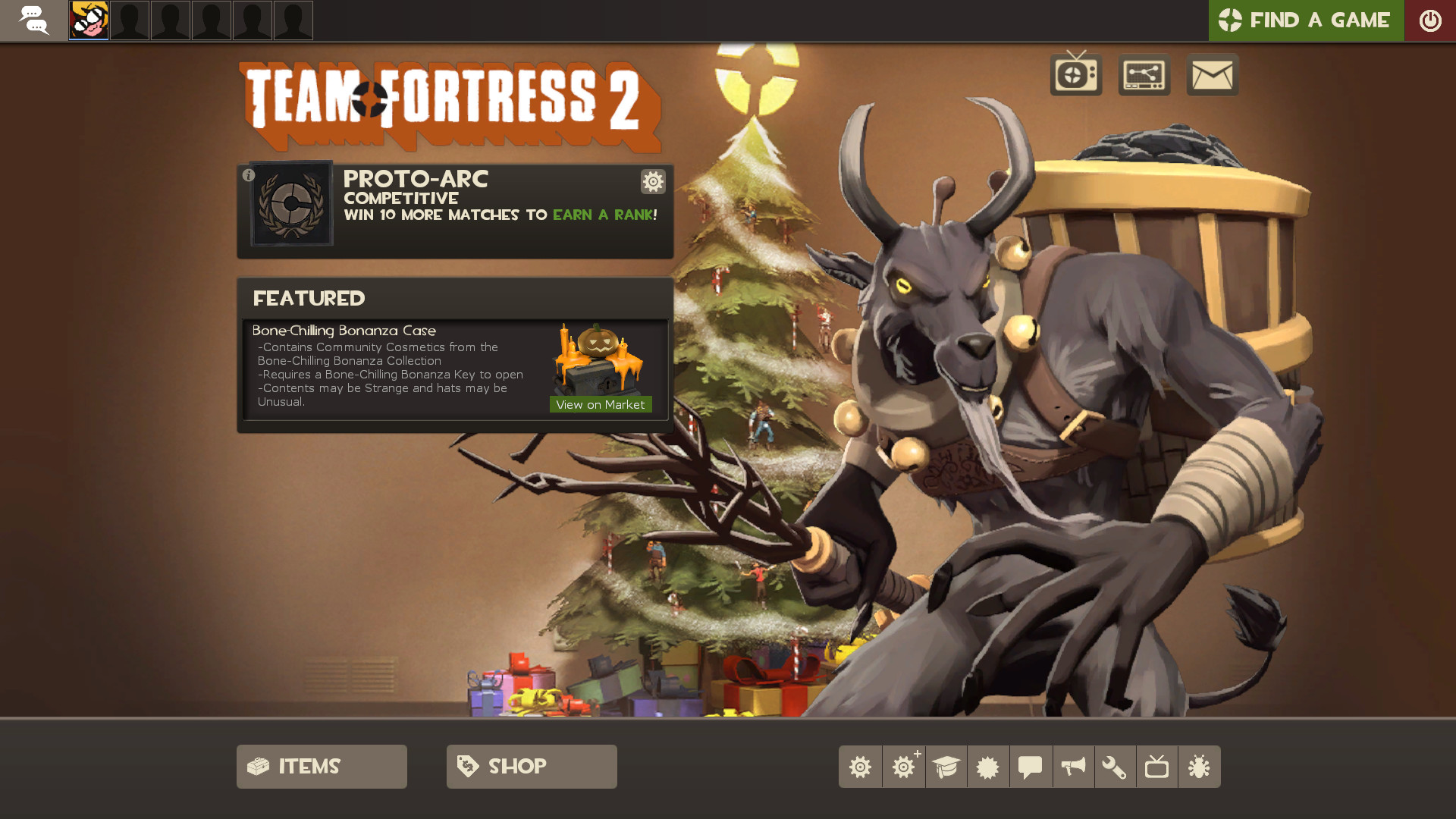Check mail via the envelope icon
This screenshot has height=819, width=1456.
(x=1211, y=74)
